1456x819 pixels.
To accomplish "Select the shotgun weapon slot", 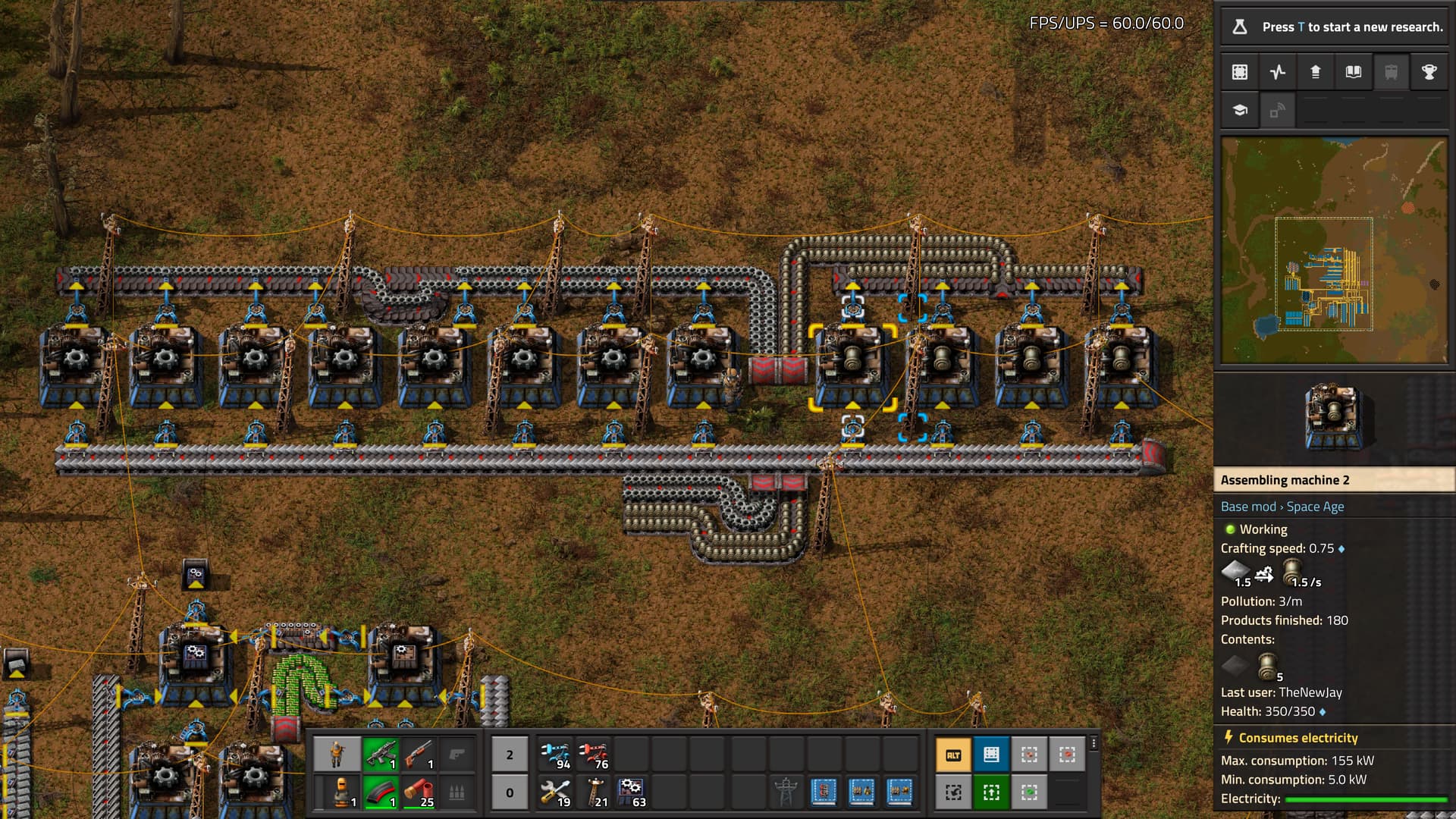I will [419, 755].
